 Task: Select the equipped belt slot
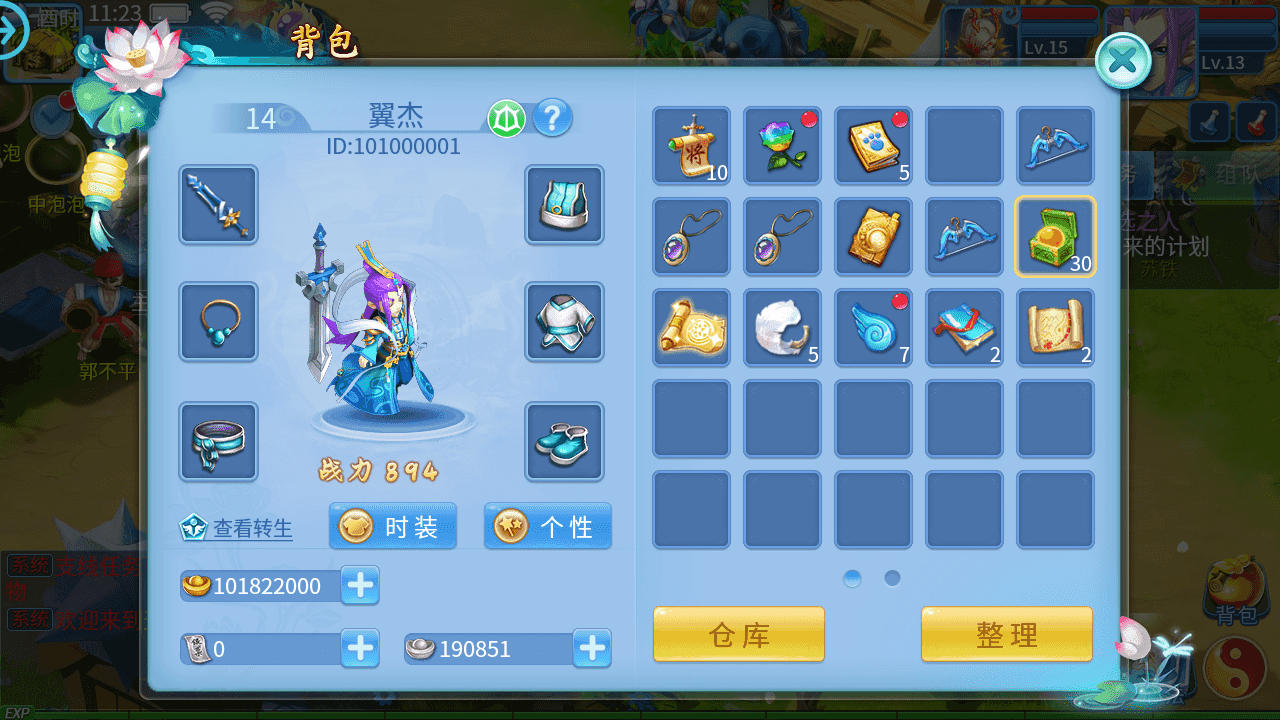pyautogui.click(x=219, y=441)
